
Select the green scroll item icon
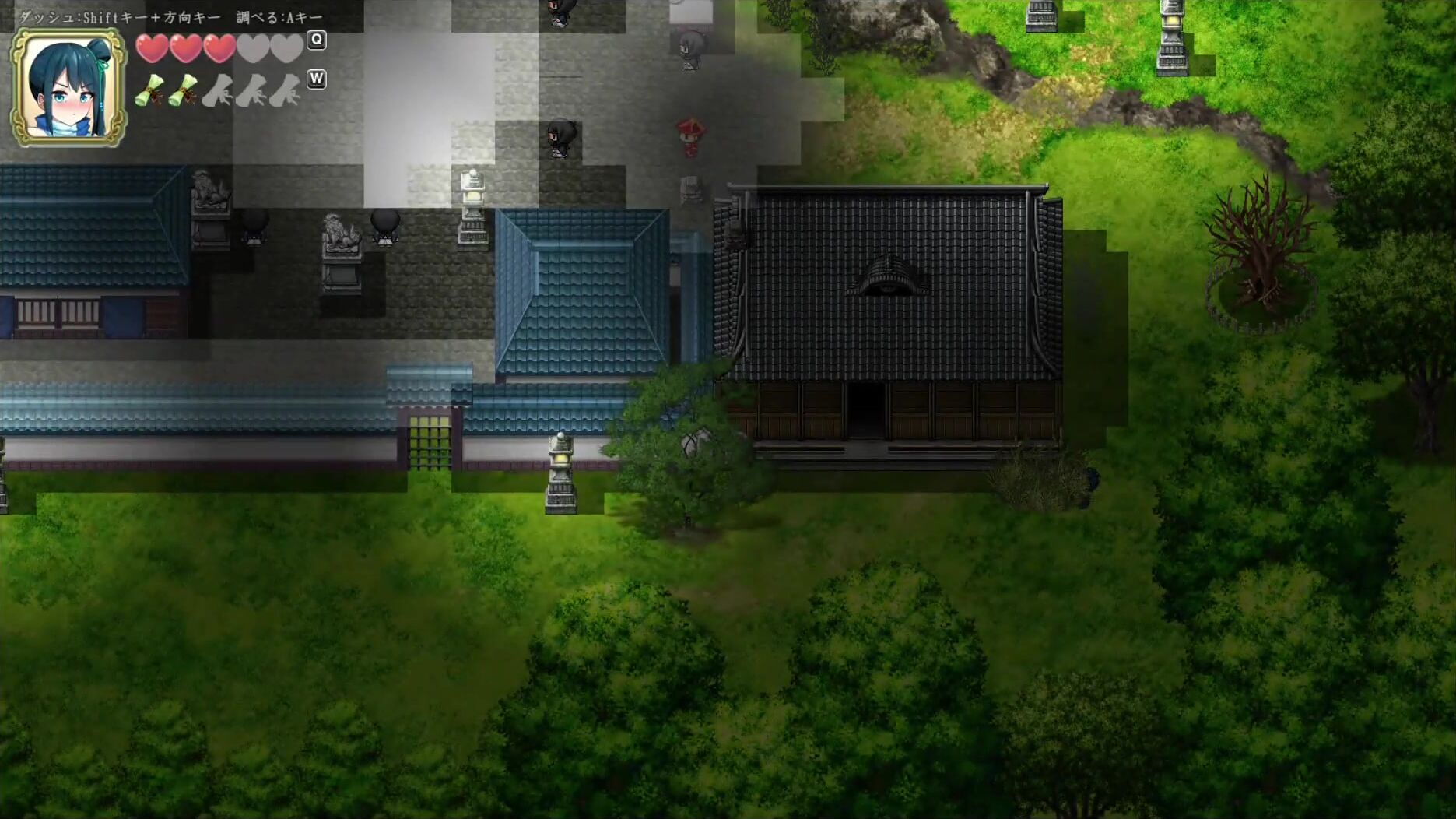pyautogui.click(x=150, y=90)
